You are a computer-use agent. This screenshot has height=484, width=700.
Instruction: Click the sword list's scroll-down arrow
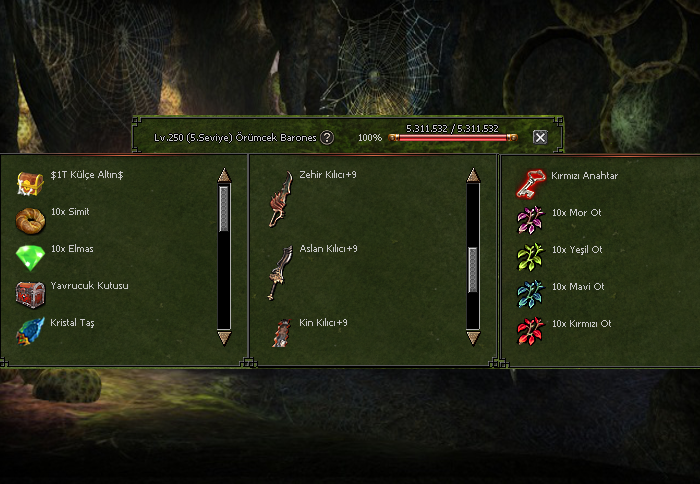[473, 339]
